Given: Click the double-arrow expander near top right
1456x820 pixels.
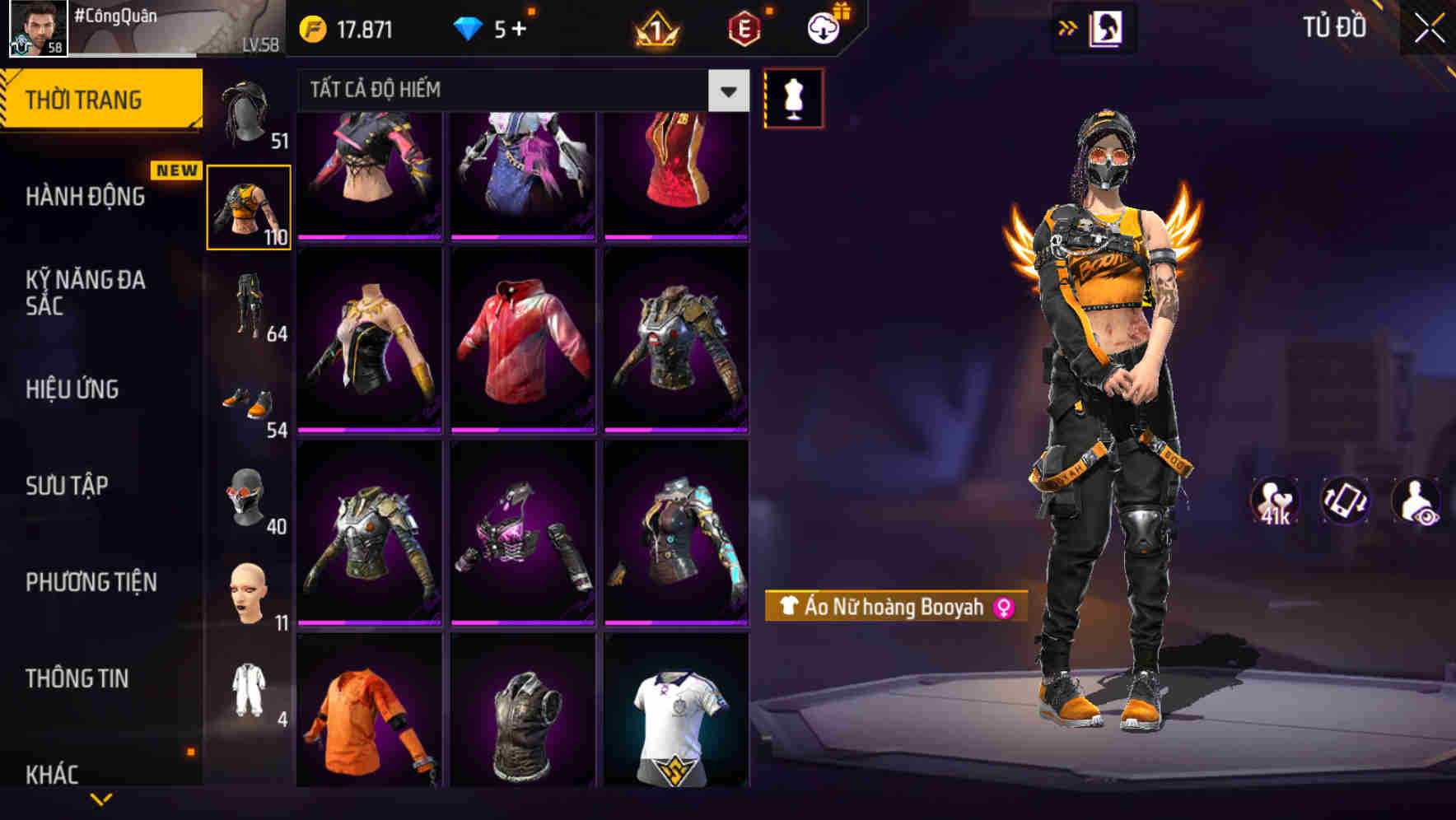Looking at the screenshot, I should [x=1068, y=27].
